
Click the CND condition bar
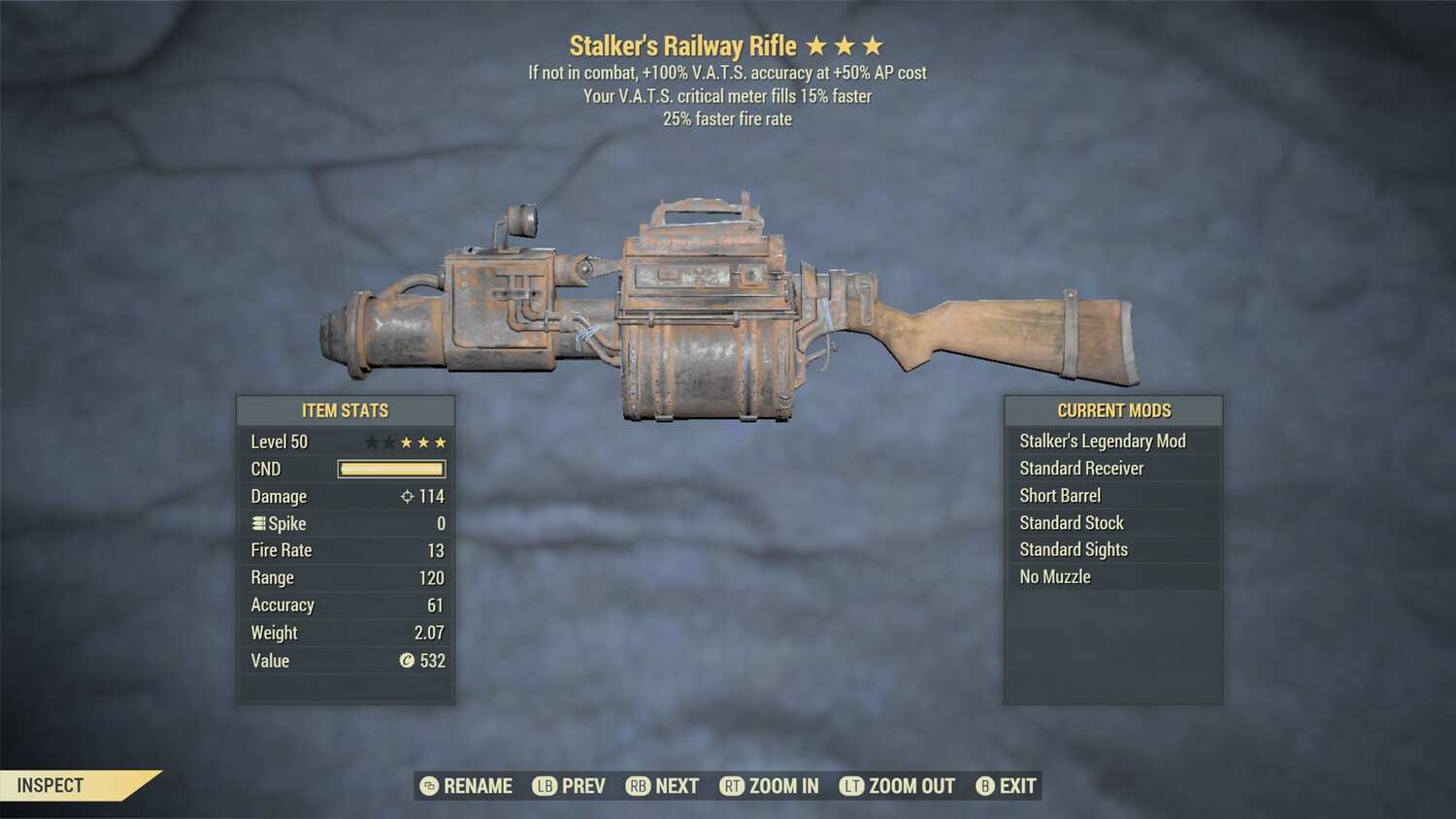click(x=391, y=469)
